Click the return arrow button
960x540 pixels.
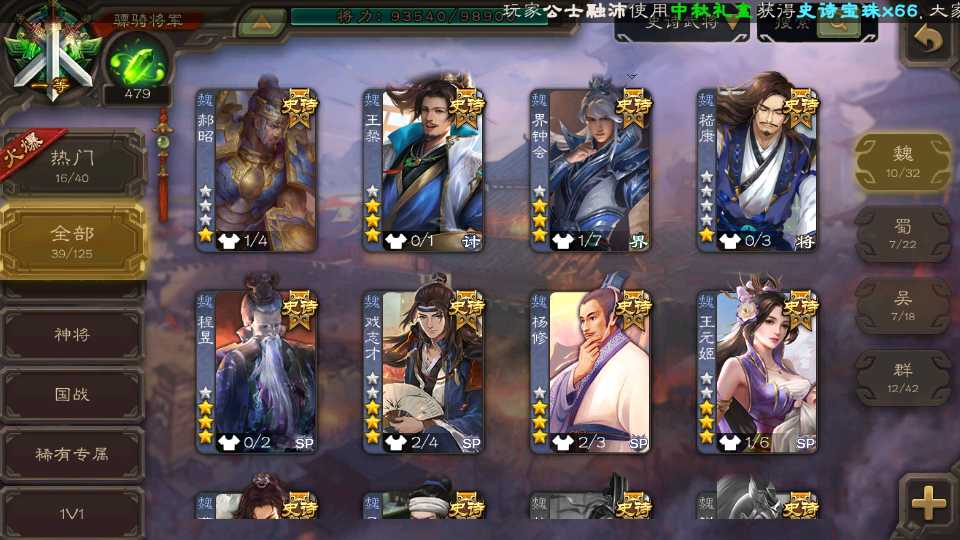[x=929, y=41]
